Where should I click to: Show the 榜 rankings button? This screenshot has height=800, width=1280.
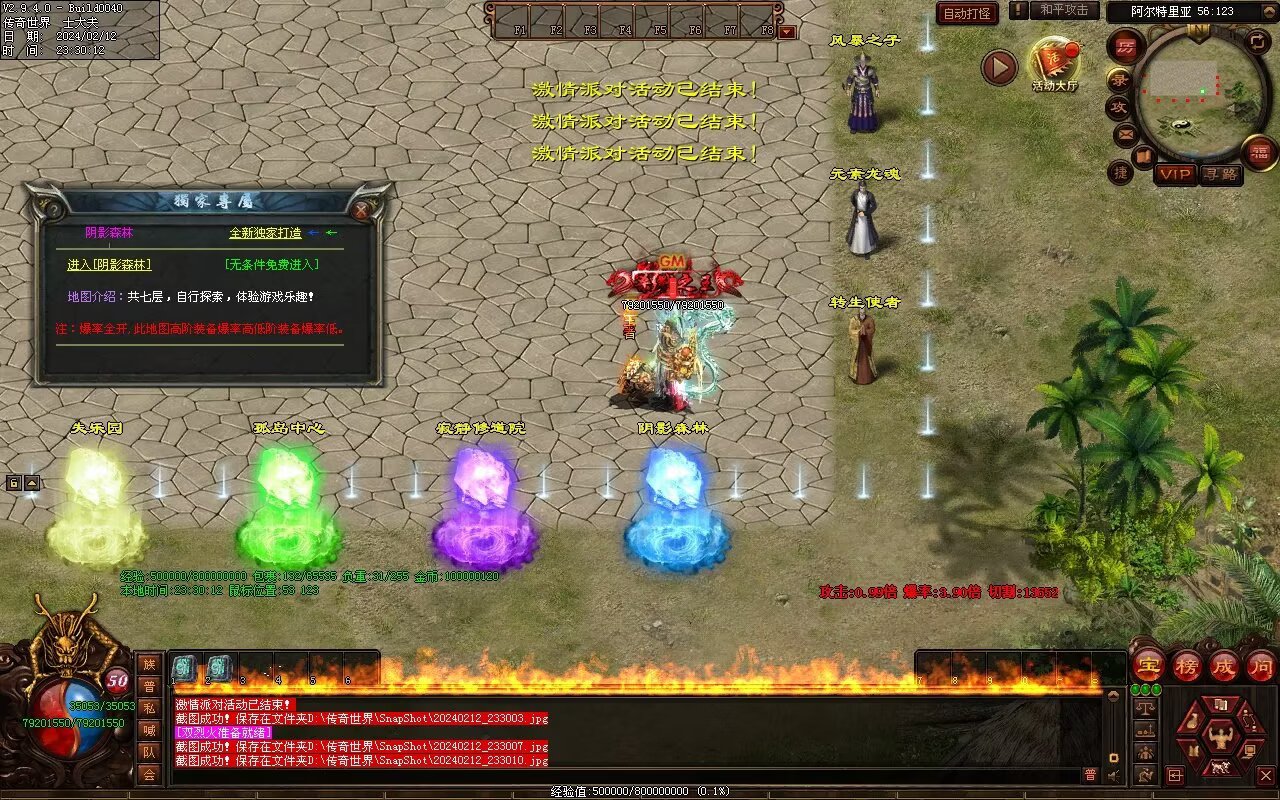[1187, 665]
